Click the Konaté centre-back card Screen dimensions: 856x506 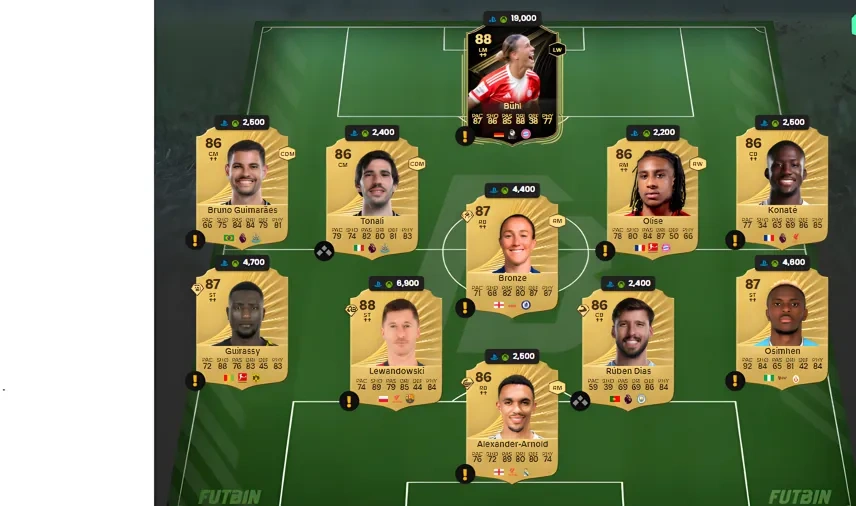tap(782, 186)
